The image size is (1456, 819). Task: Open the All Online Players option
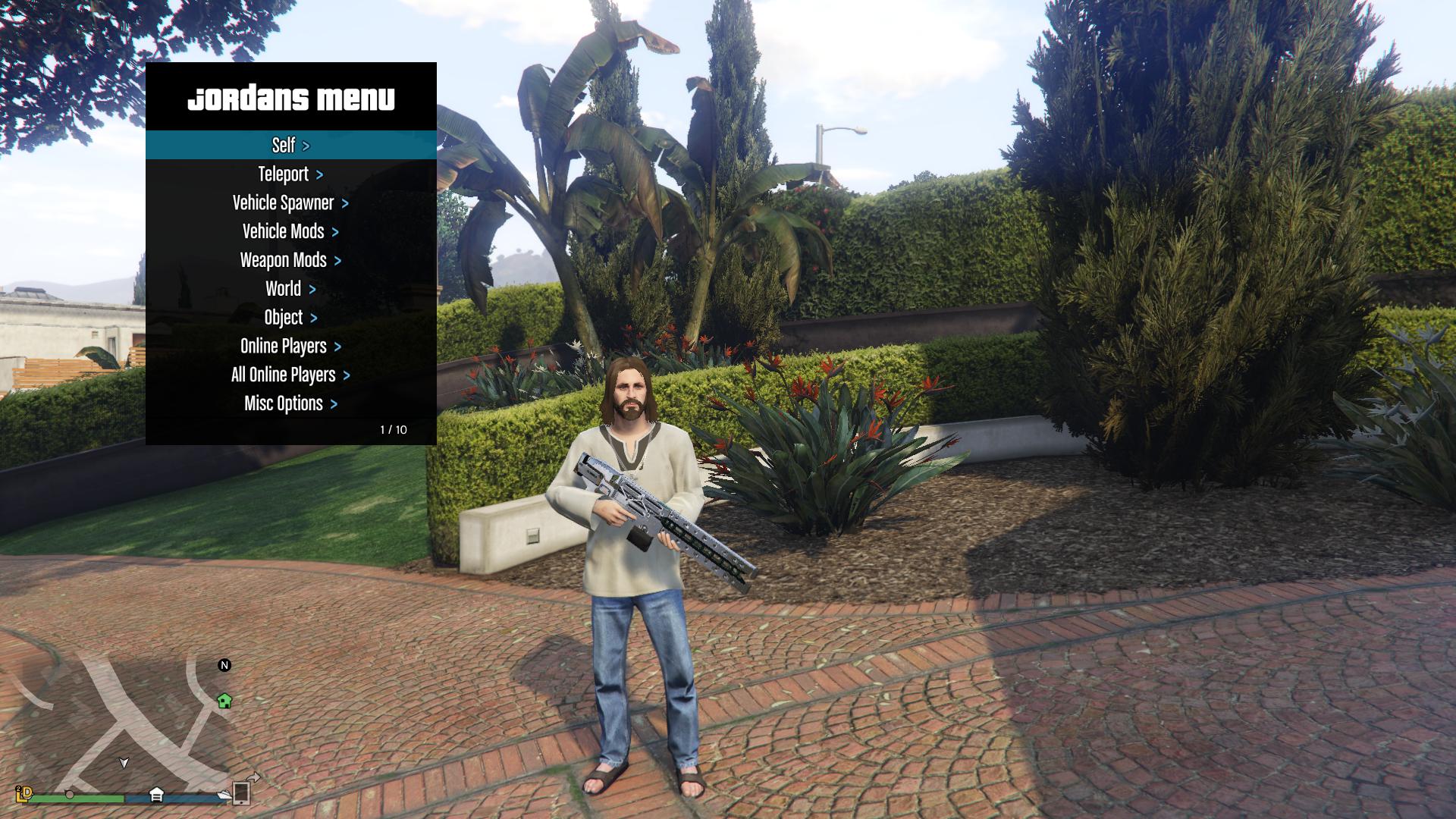(x=290, y=375)
